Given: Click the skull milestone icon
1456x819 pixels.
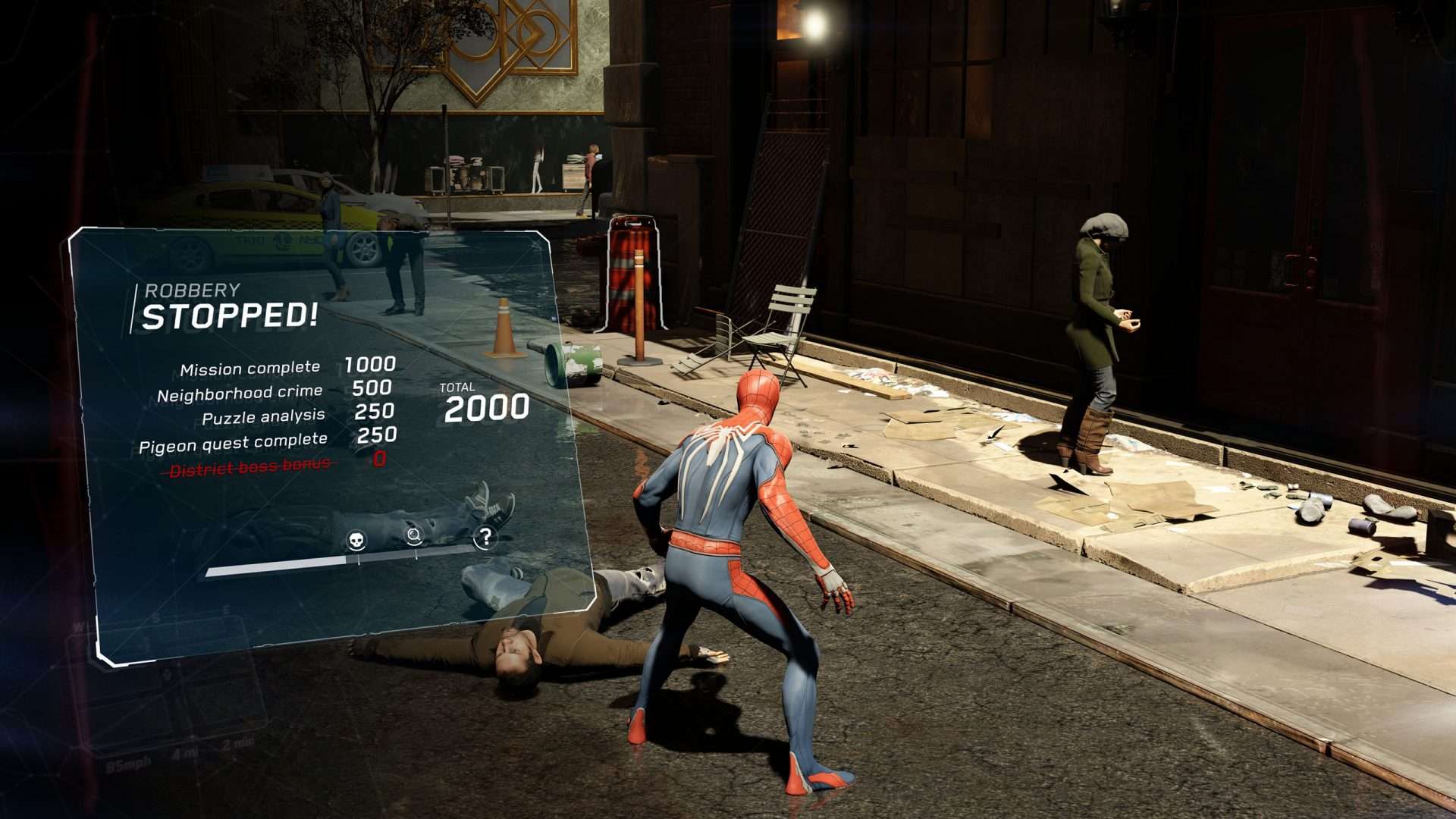Looking at the screenshot, I should point(356,540).
